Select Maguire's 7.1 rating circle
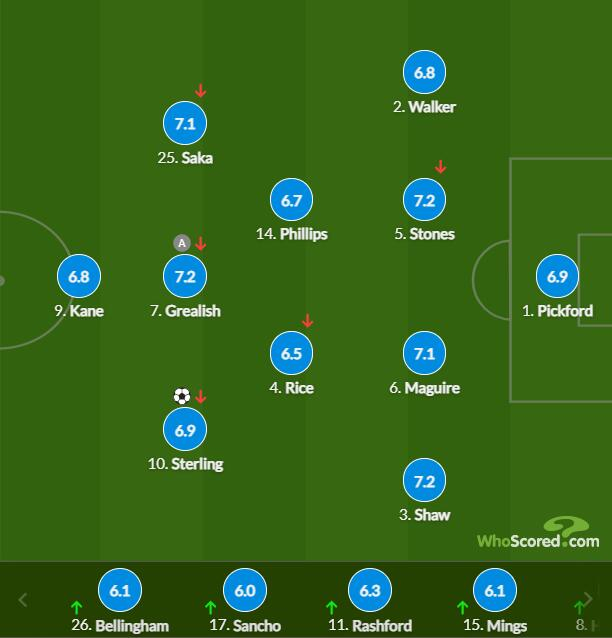This screenshot has width=612, height=638. pos(424,354)
